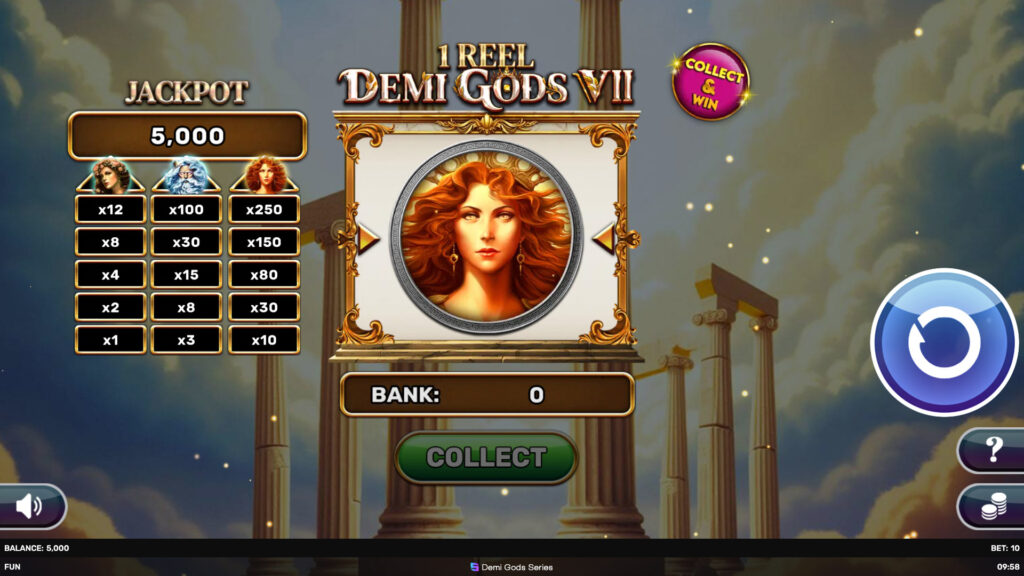Collect the bank winnings

[486, 458]
